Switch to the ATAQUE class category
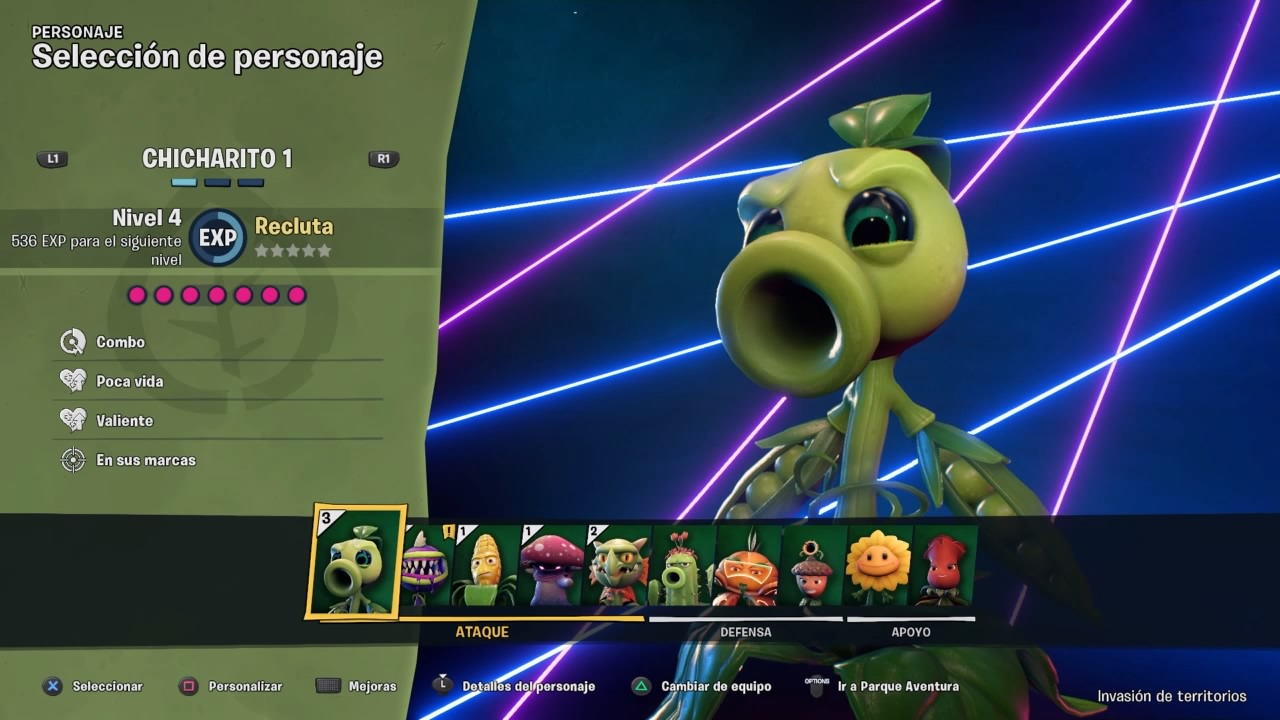The width and height of the screenshot is (1280, 720). (482, 632)
